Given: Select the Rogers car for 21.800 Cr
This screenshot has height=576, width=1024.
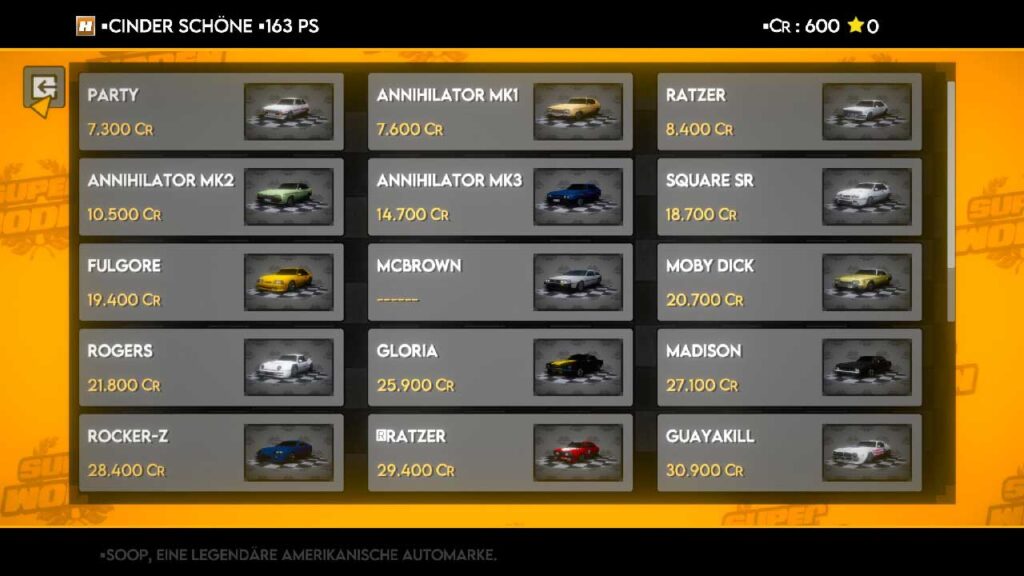Looking at the screenshot, I should pyautogui.click(x=211, y=367).
